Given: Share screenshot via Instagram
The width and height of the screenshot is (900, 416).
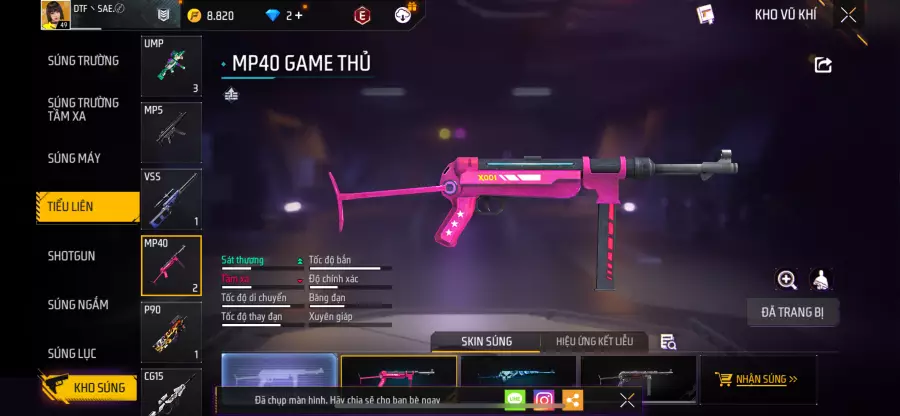Looking at the screenshot, I should coord(544,400).
